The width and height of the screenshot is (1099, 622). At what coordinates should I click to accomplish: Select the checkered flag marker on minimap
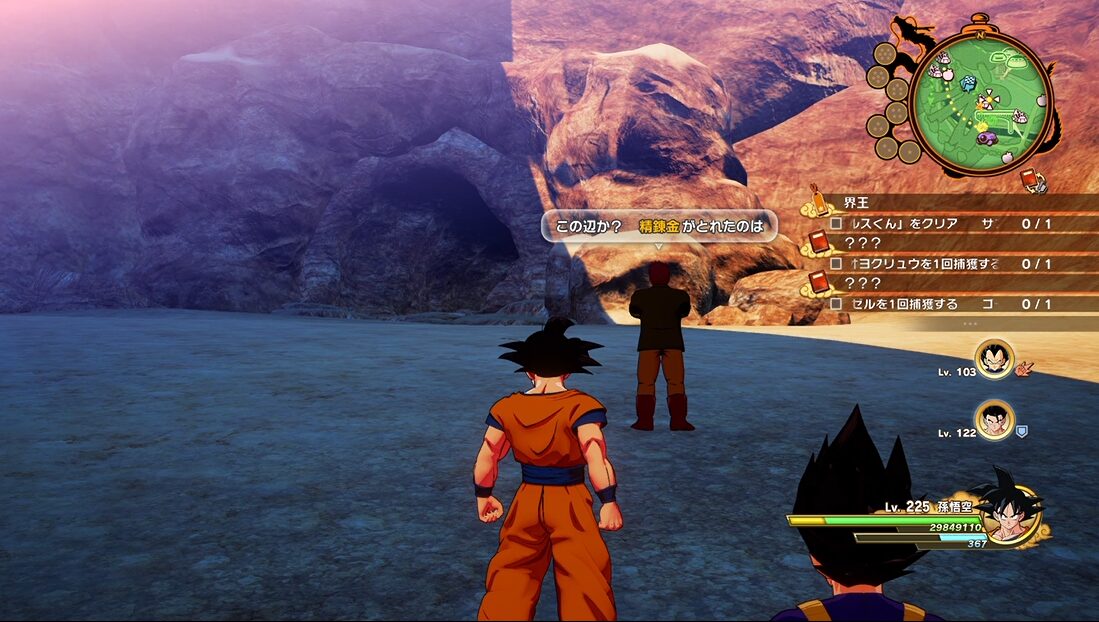click(x=968, y=84)
